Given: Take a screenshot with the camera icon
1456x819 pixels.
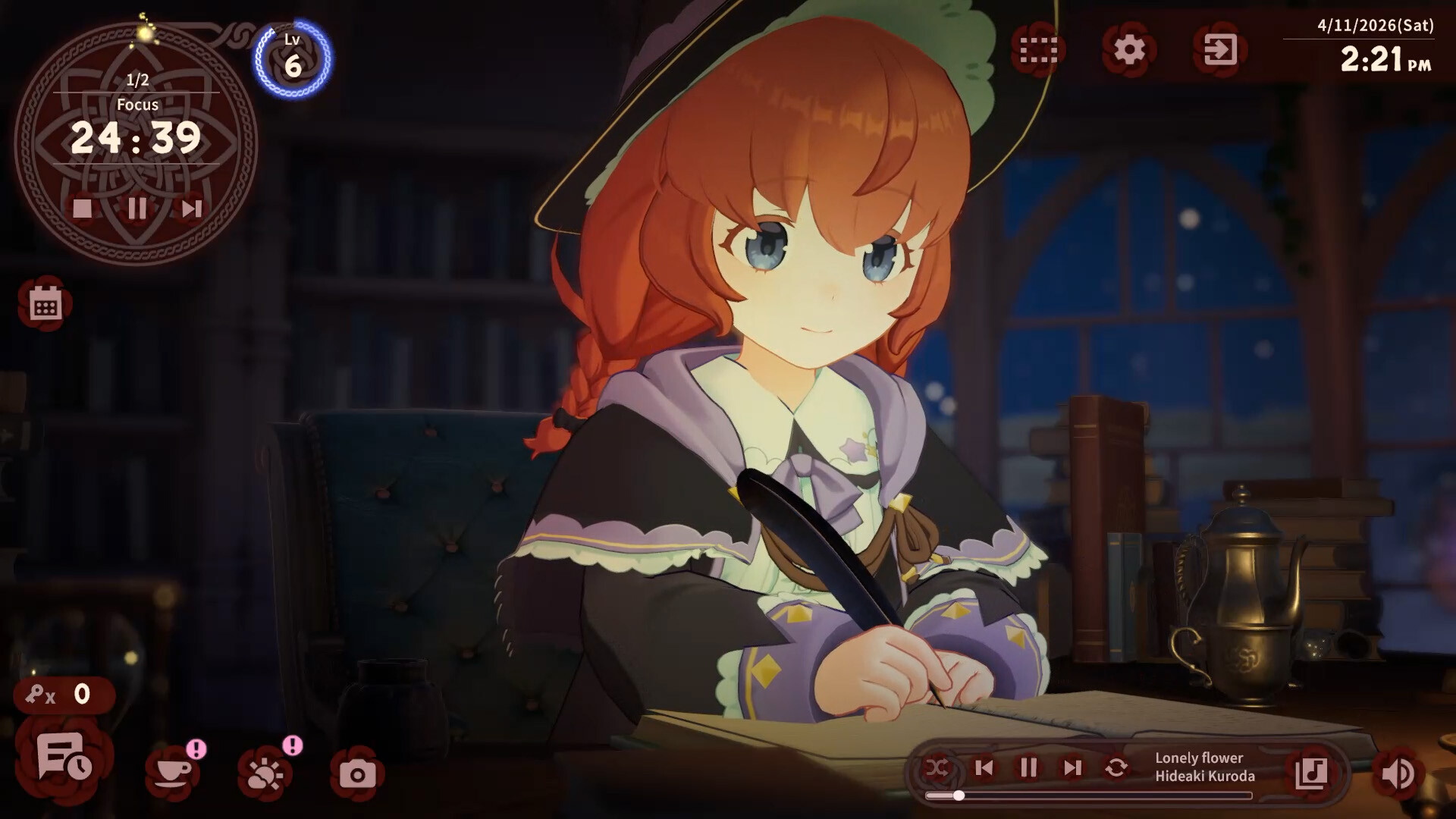Looking at the screenshot, I should [357, 774].
